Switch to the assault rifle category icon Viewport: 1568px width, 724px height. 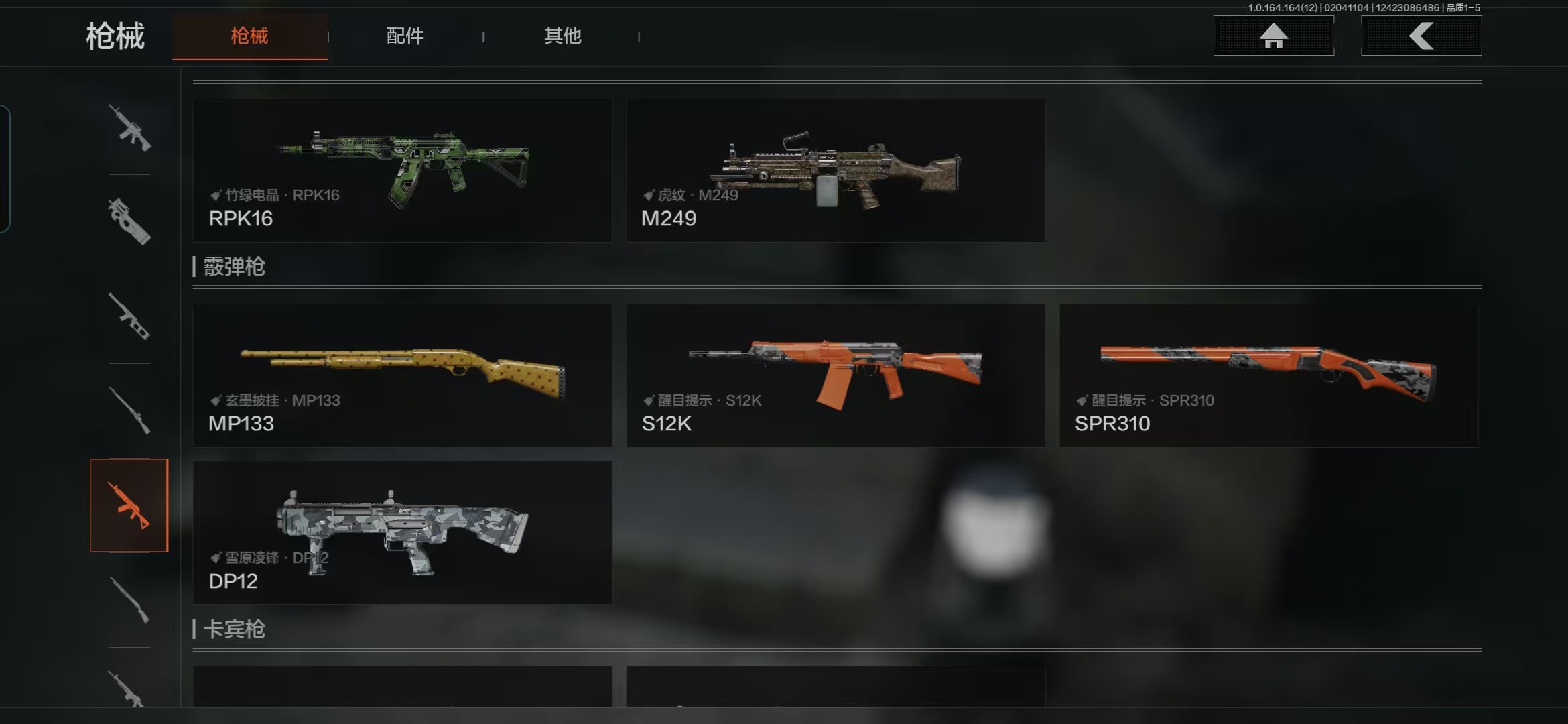point(129,127)
